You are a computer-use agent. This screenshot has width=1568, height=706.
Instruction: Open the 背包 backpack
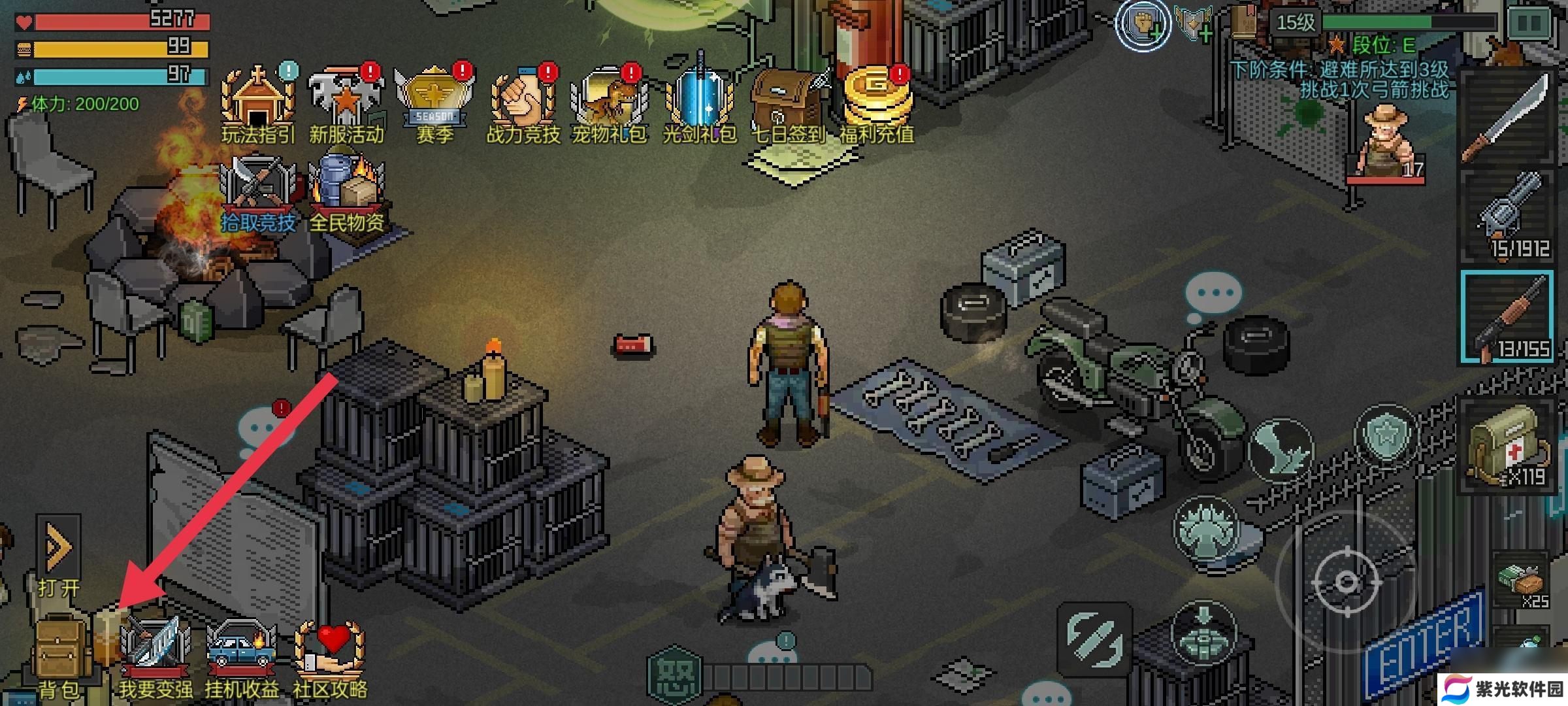pyautogui.click(x=60, y=654)
